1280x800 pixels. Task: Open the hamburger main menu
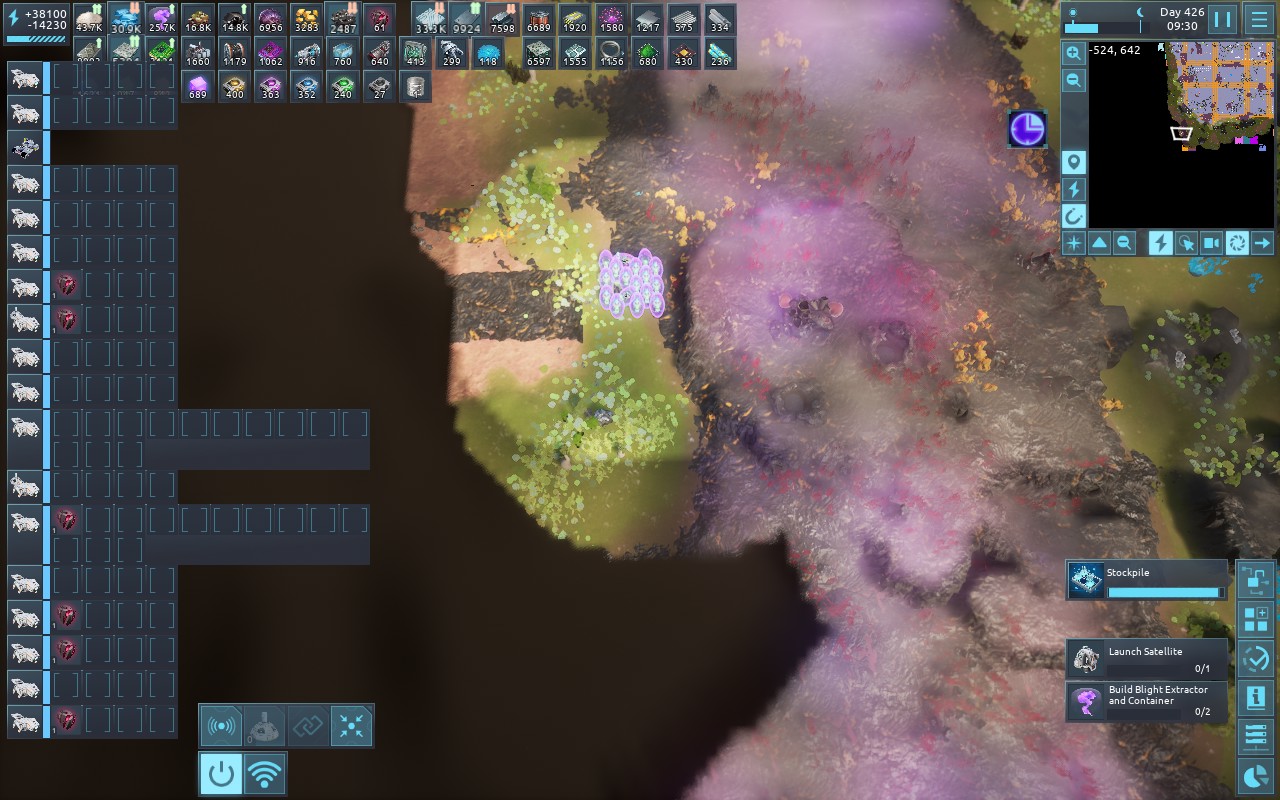point(1258,19)
